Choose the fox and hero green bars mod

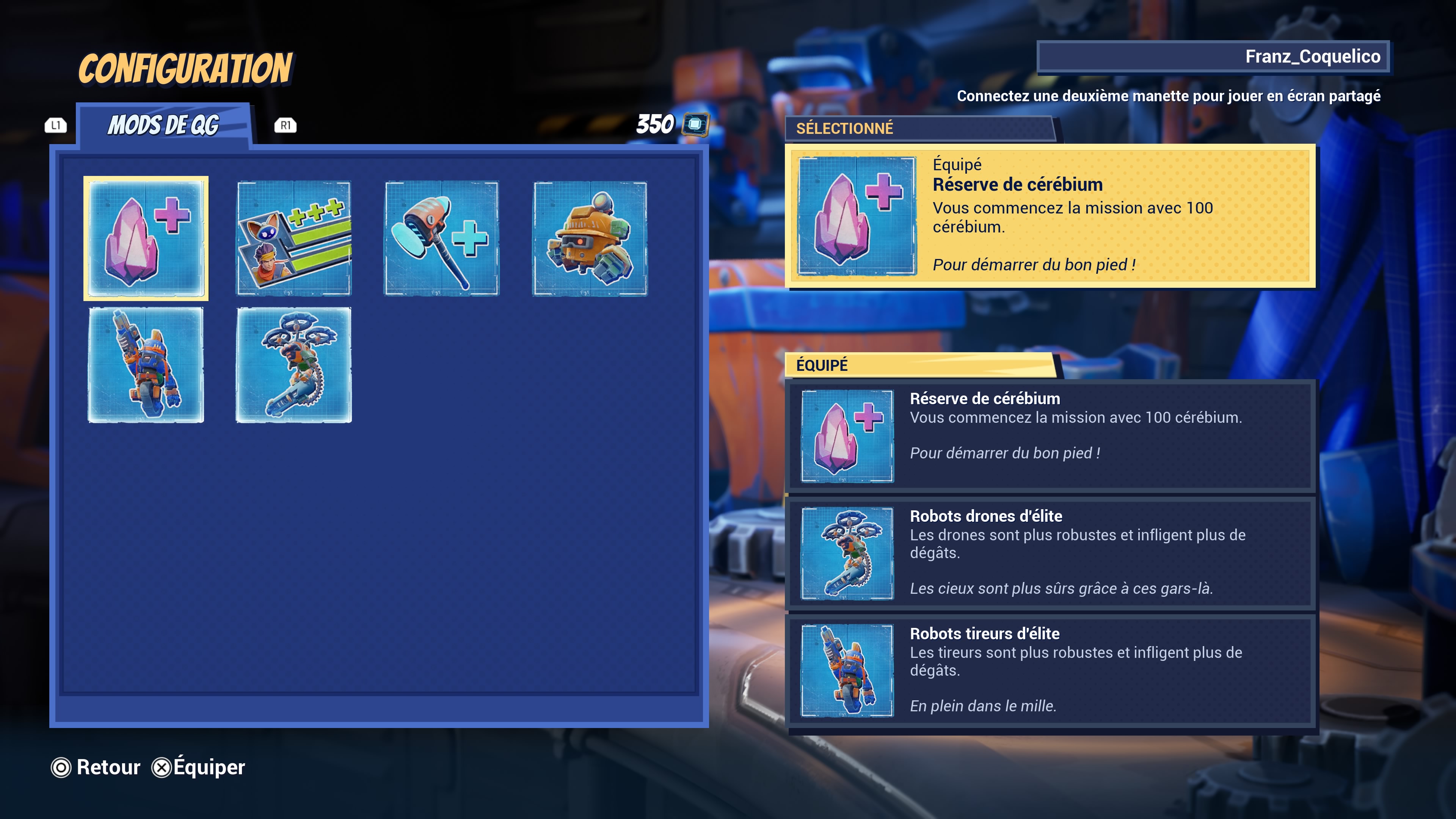294,238
